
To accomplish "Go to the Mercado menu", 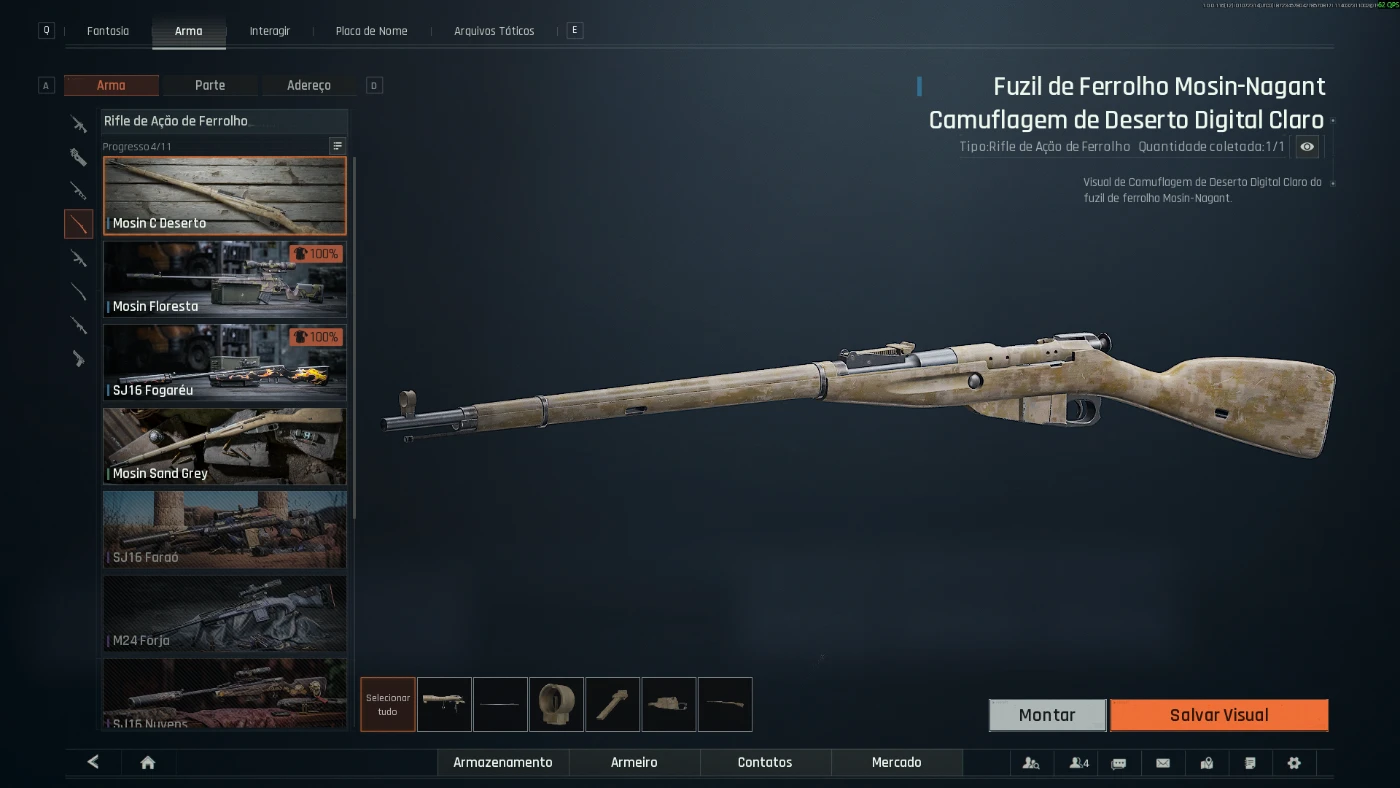I will pyautogui.click(x=896, y=762).
